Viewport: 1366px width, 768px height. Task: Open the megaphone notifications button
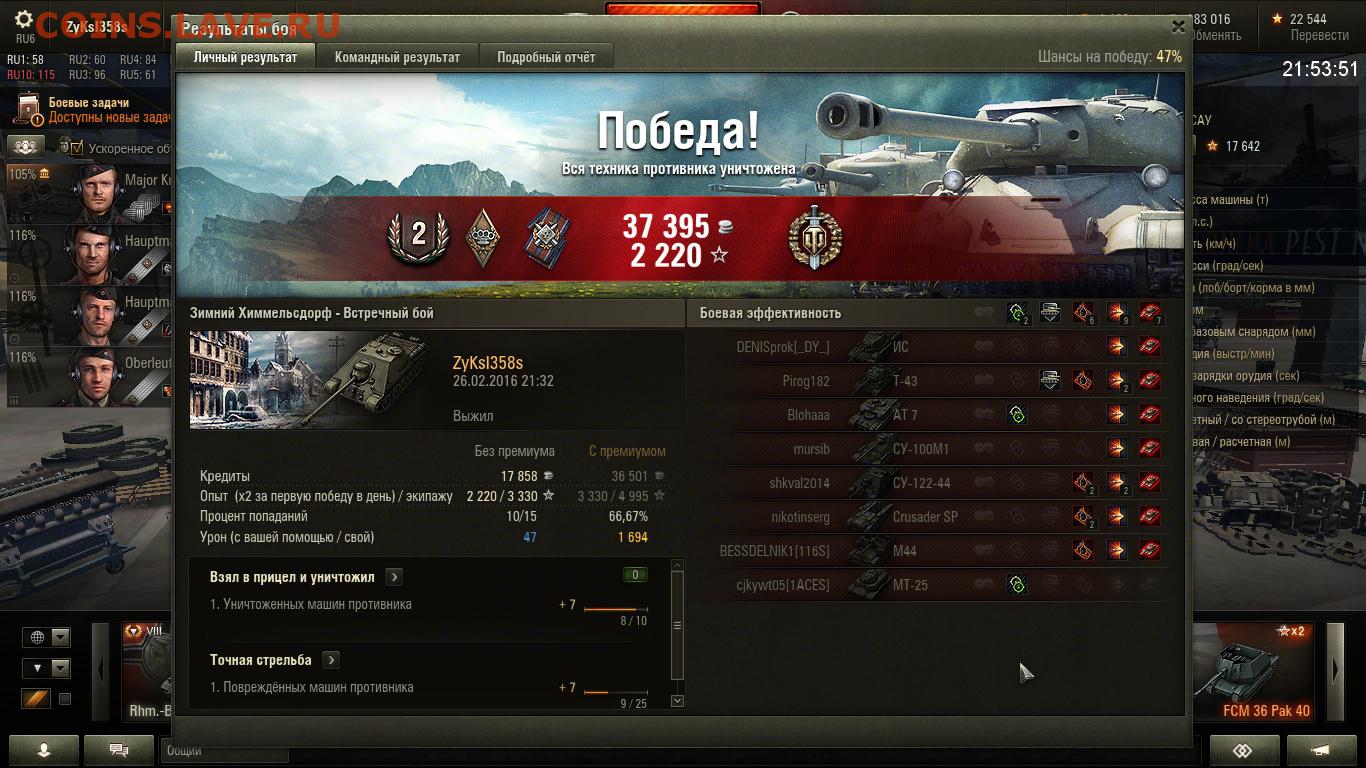click(x=1320, y=750)
